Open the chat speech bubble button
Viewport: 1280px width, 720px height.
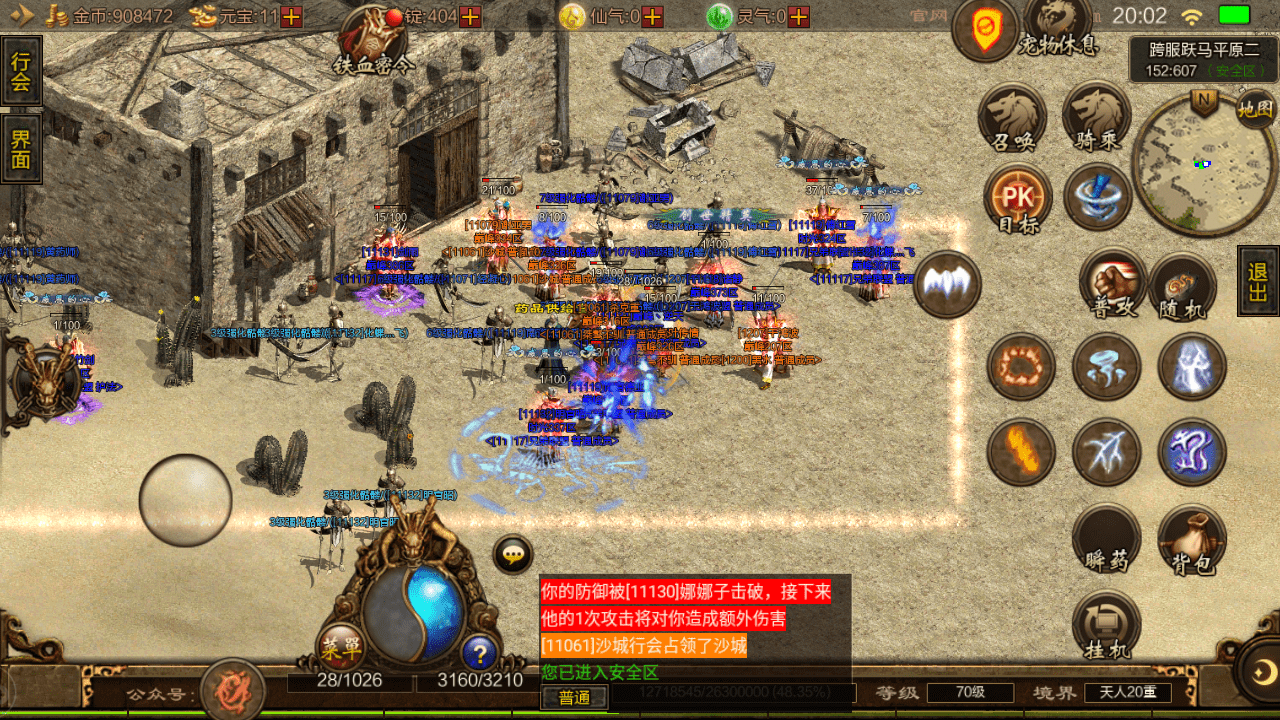point(514,554)
